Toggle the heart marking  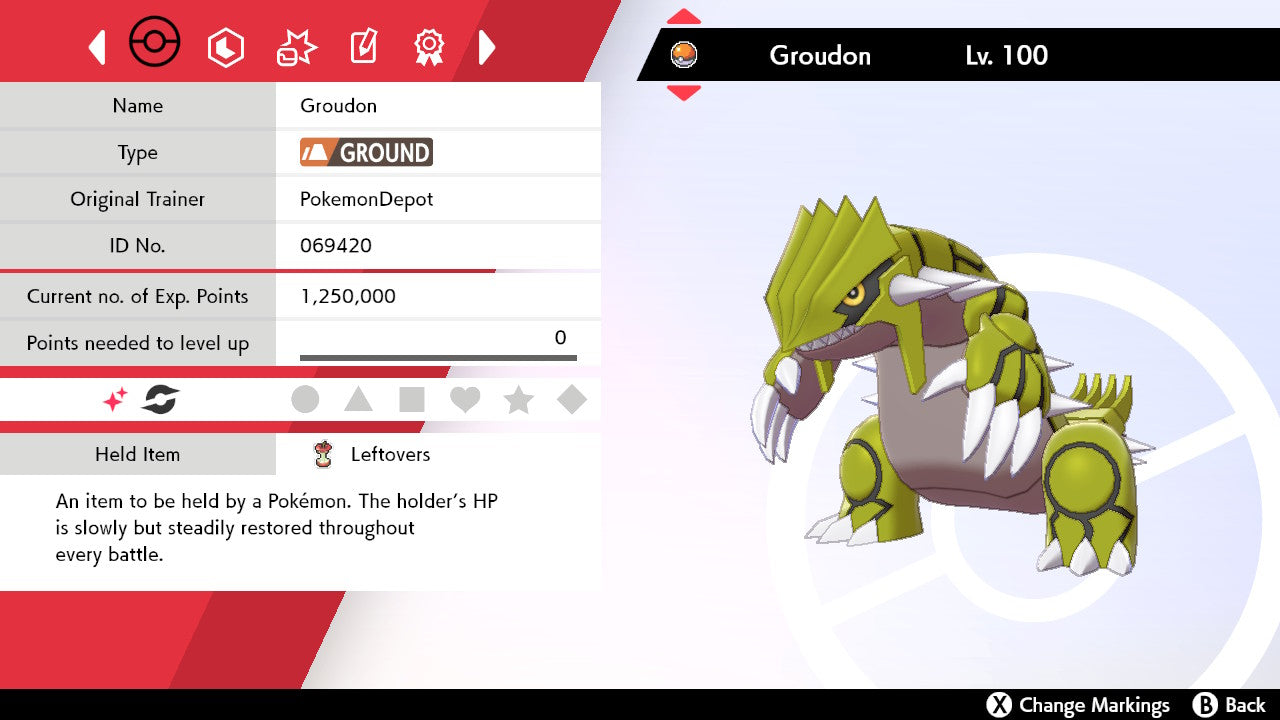(465, 400)
